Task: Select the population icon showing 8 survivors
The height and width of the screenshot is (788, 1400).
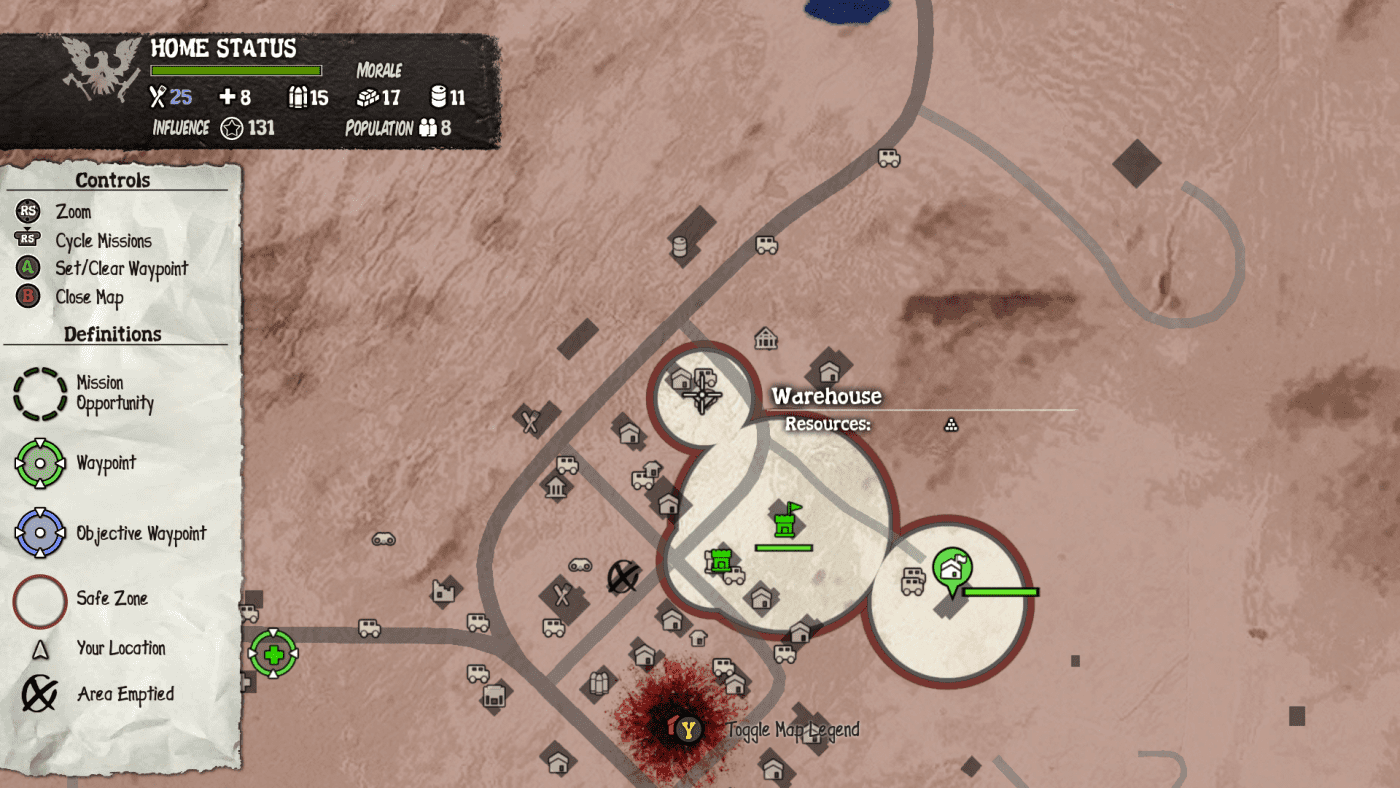Action: click(x=430, y=128)
